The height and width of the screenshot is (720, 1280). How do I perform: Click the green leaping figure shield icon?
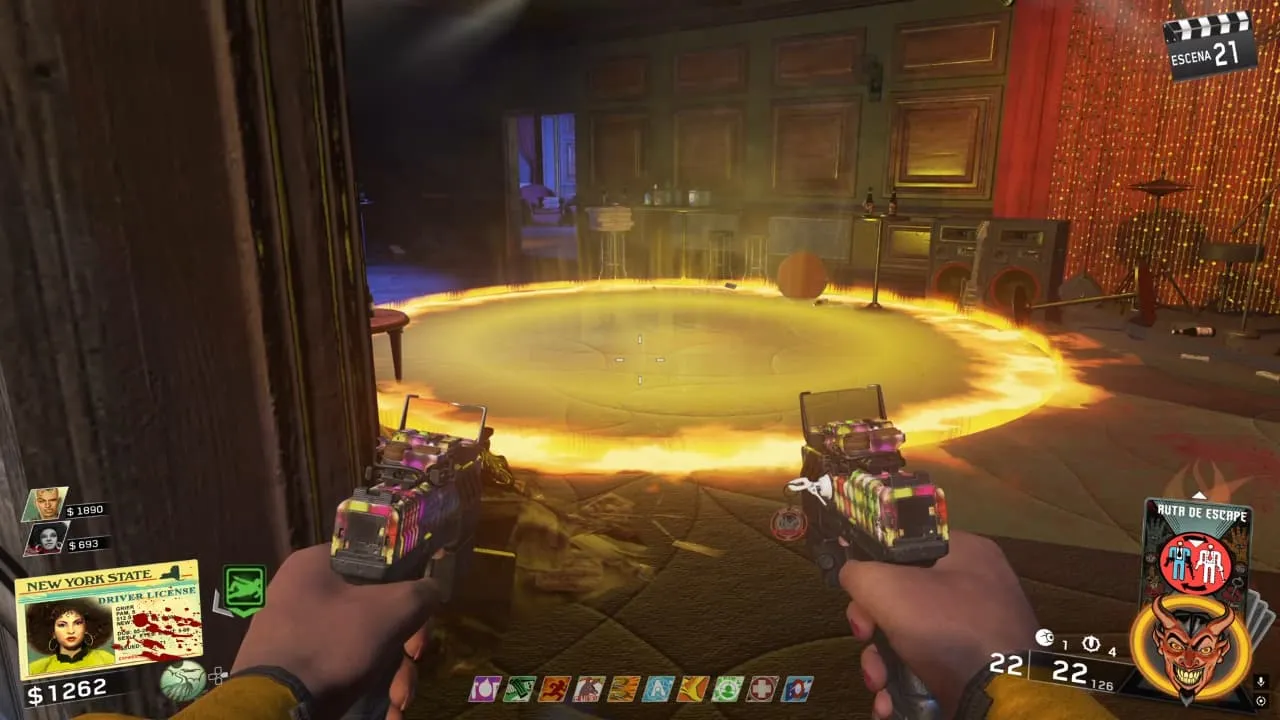click(244, 588)
